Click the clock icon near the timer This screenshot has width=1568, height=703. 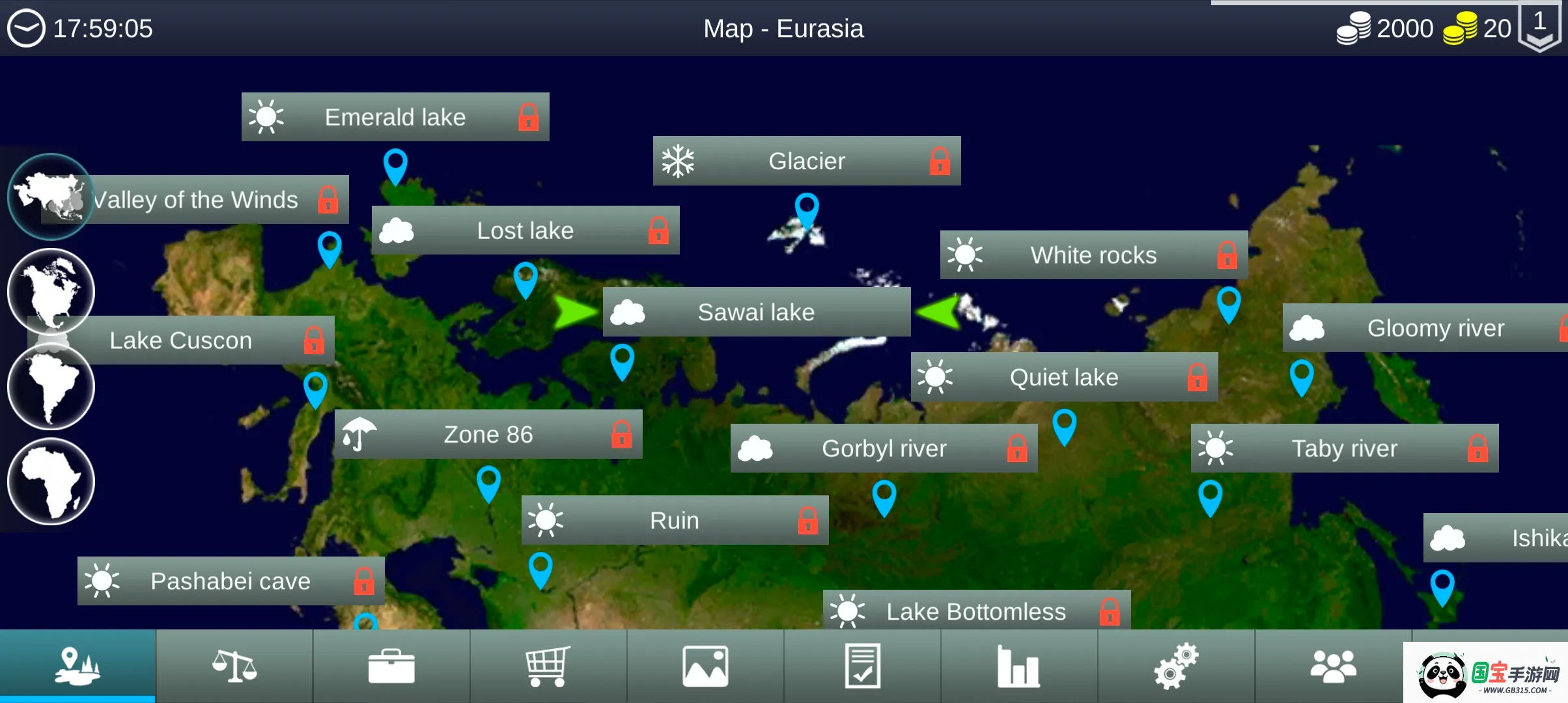point(26,27)
